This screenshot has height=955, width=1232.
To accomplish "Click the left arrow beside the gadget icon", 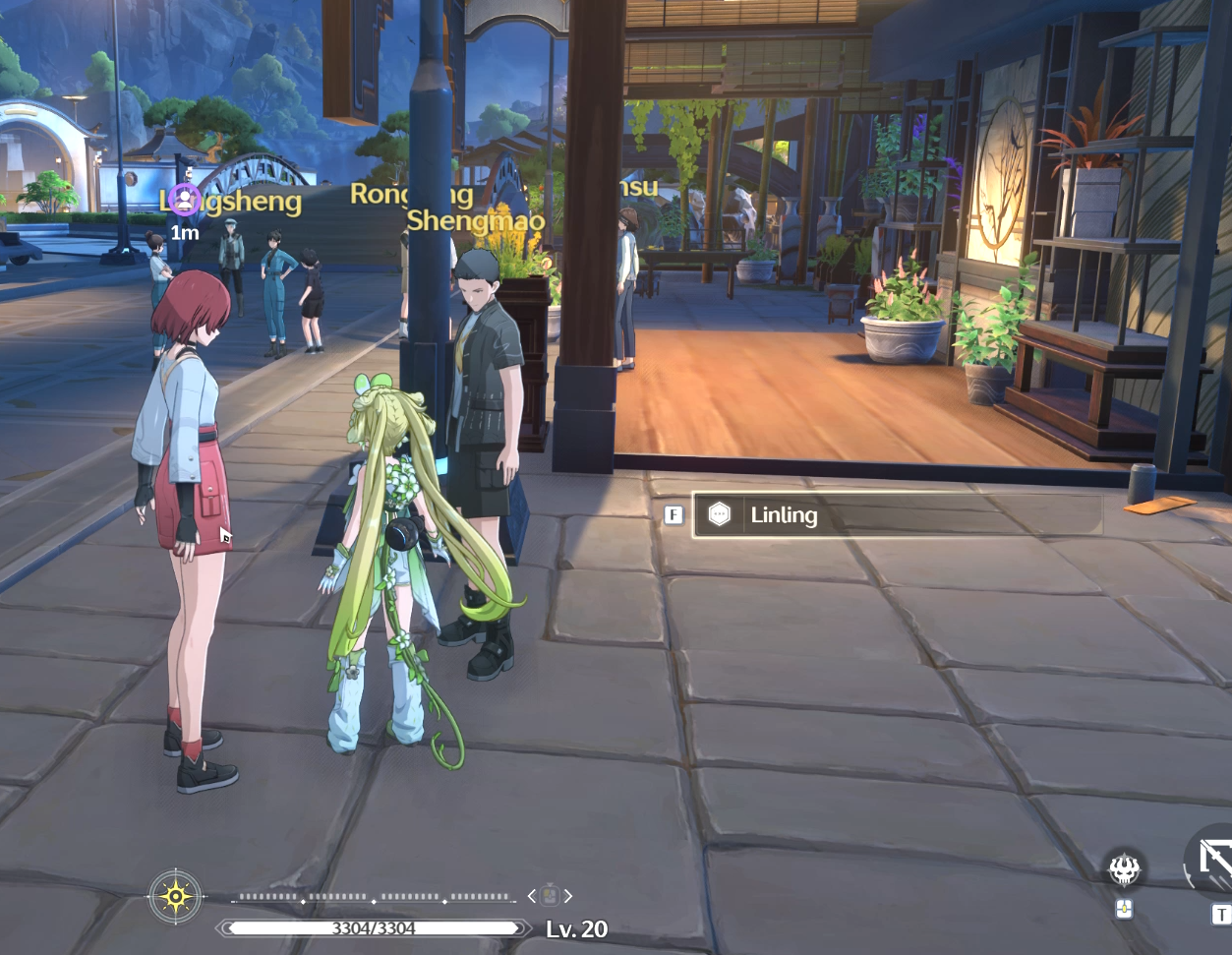I will [532, 896].
